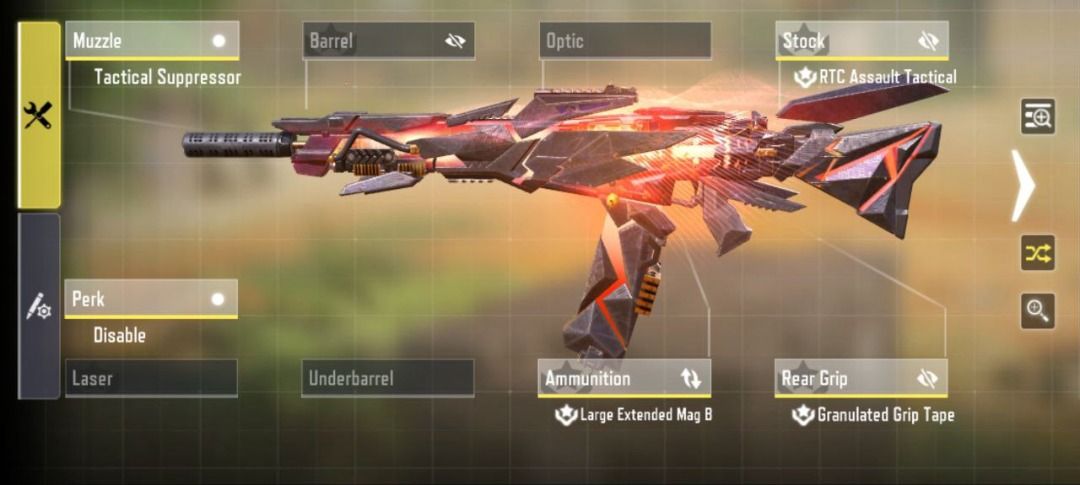Activate the shuffle random attachments button
The image size is (1080, 485).
[x=1037, y=253]
